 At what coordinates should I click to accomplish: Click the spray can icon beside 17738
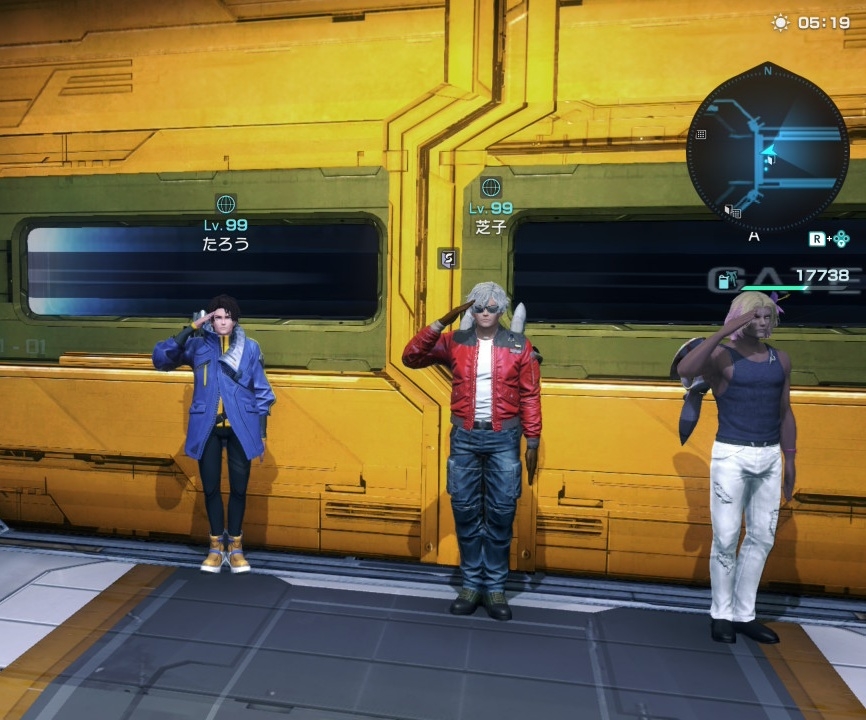(725, 279)
